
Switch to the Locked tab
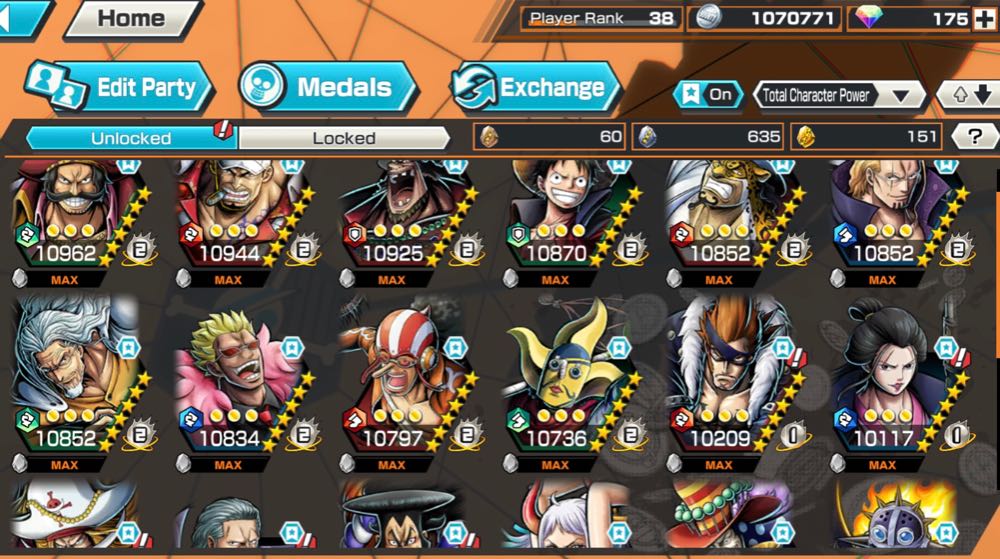click(x=343, y=138)
